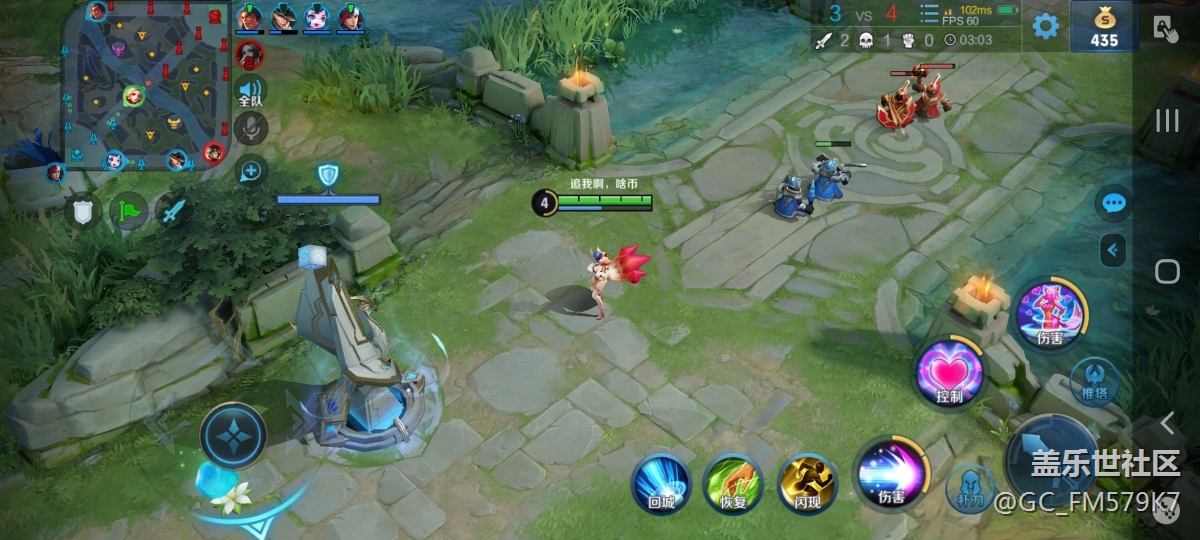Open the blue chat bubble

[x=1113, y=204]
